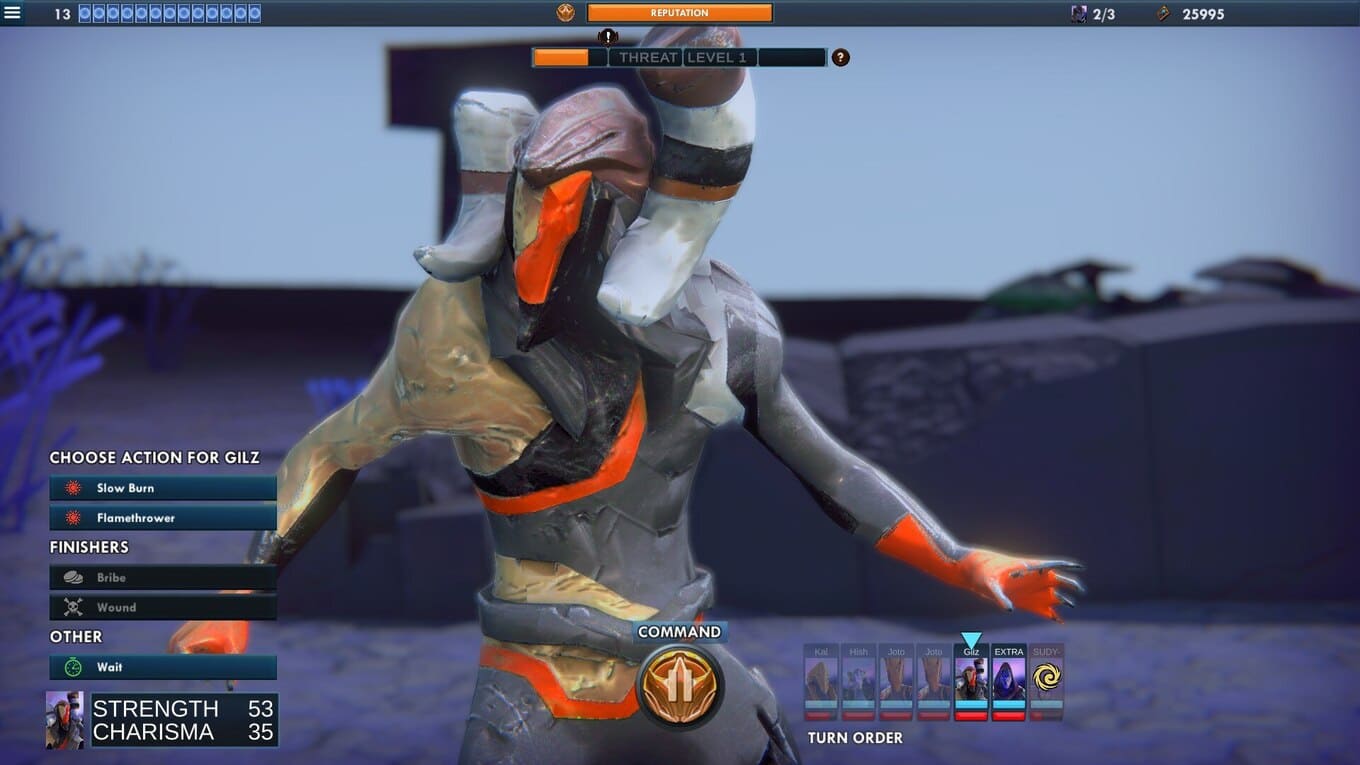Activate the round Command button
The height and width of the screenshot is (765, 1360).
click(680, 685)
